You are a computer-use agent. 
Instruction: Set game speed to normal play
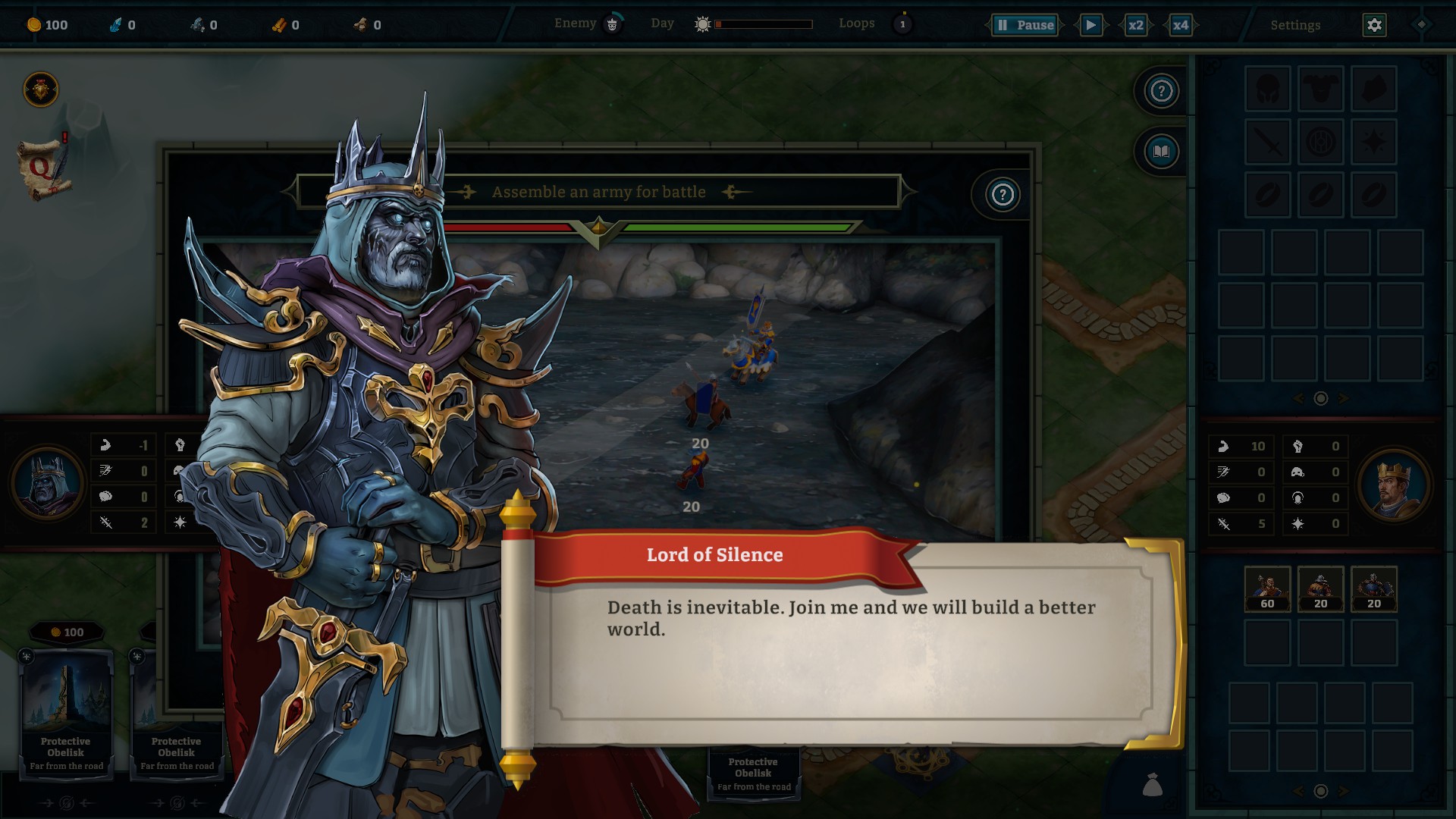tap(1090, 25)
